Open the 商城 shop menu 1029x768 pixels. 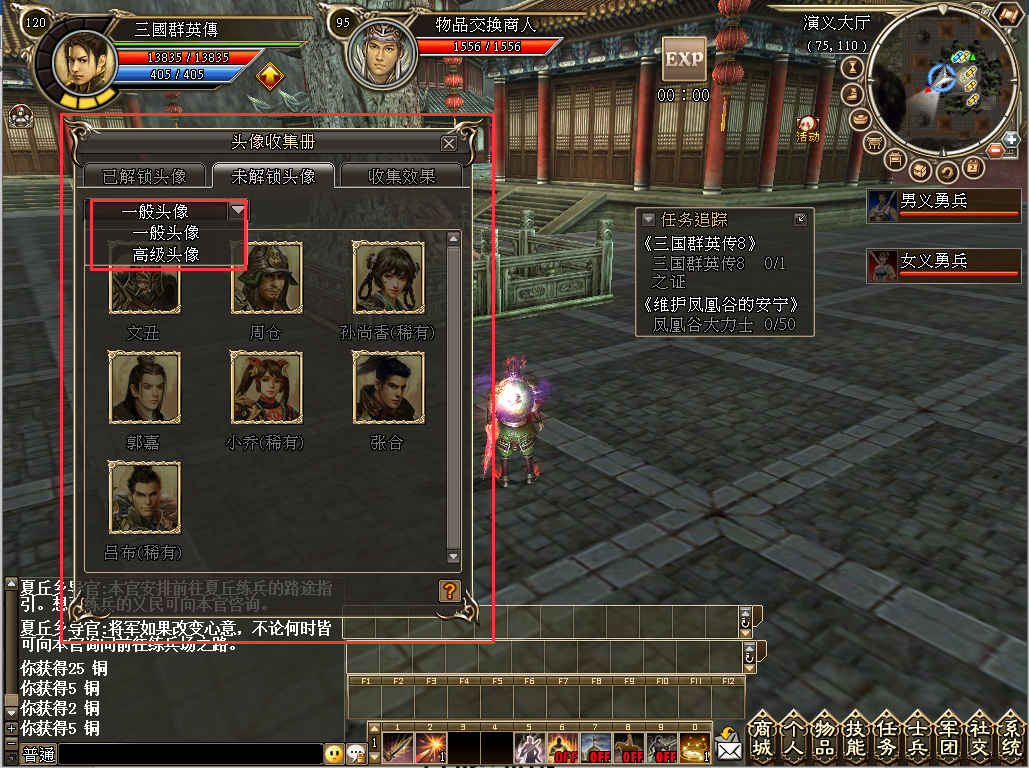coord(762,737)
